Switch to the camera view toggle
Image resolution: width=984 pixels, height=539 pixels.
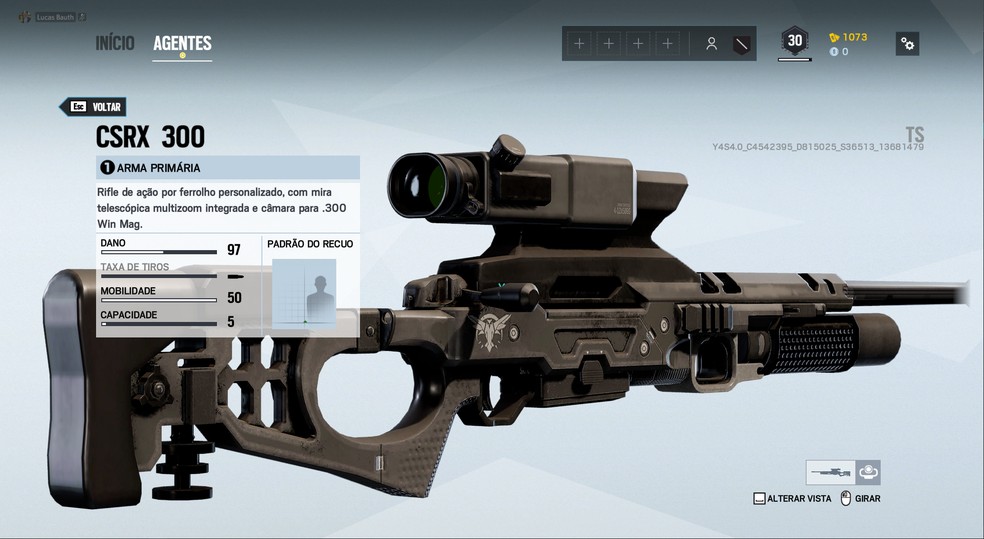[868, 472]
